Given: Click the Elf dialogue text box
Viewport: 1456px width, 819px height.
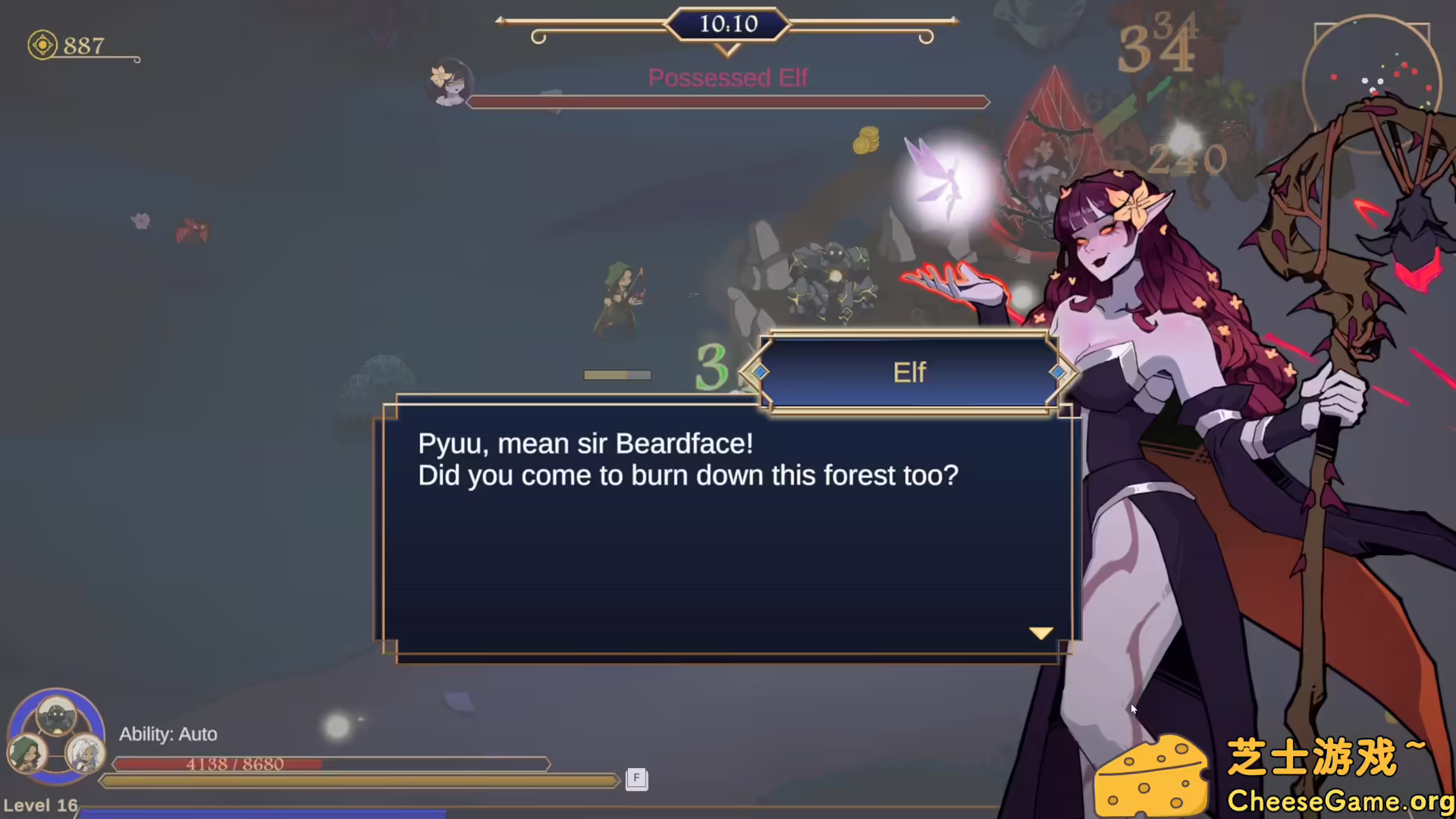Looking at the screenshot, I should (726, 531).
